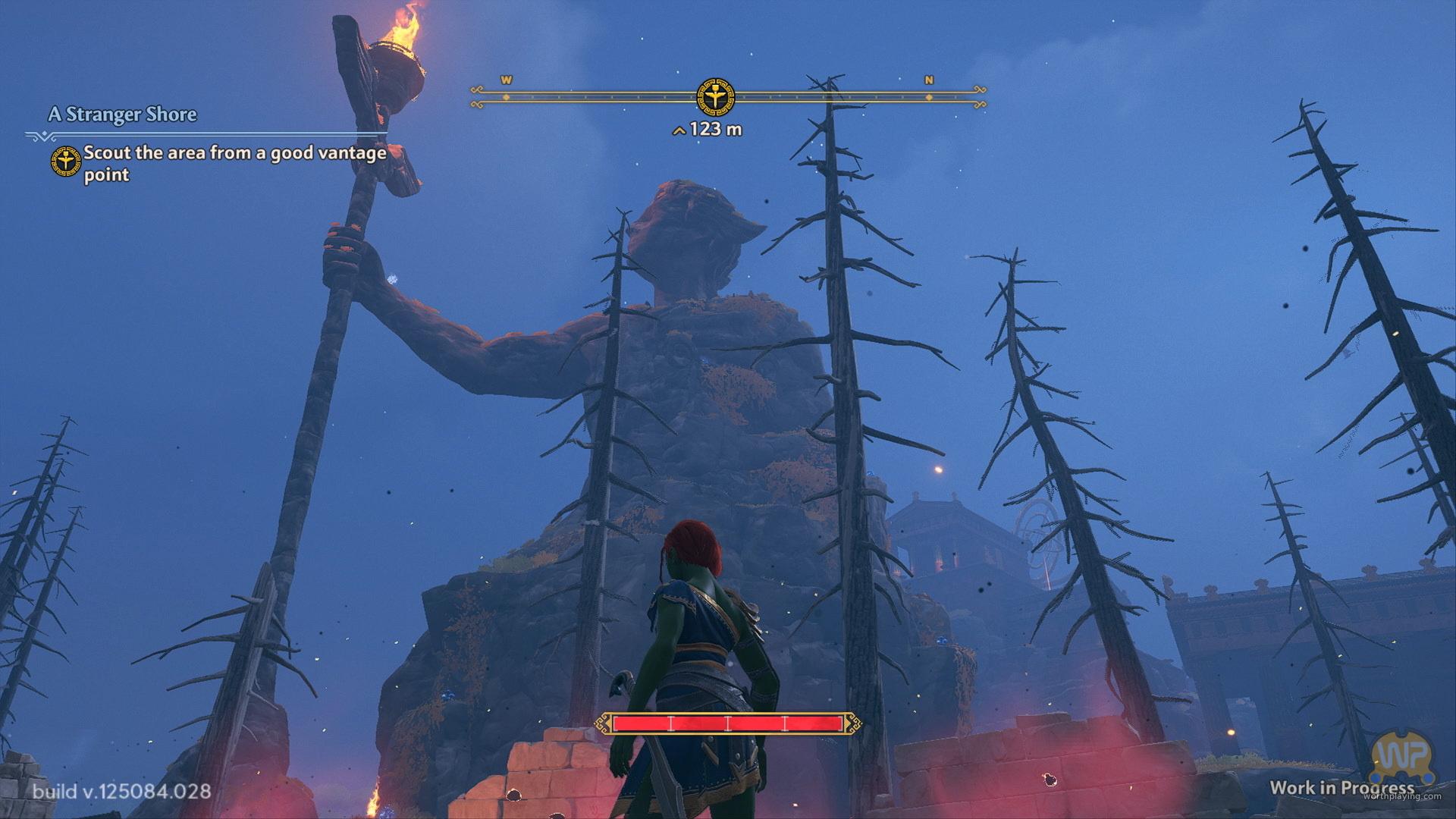Select the quest marker on the compass bar
The width and height of the screenshot is (1456, 819).
click(x=715, y=96)
